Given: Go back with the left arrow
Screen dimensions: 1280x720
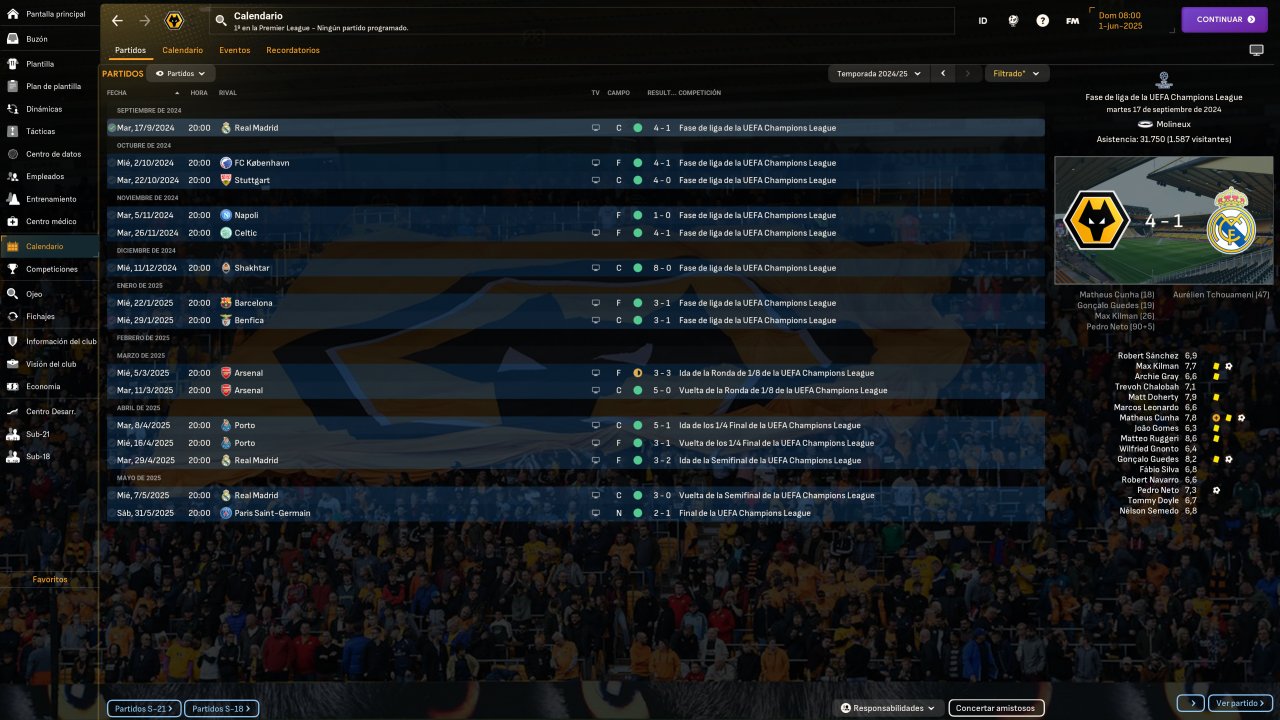Looking at the screenshot, I should 118,20.
